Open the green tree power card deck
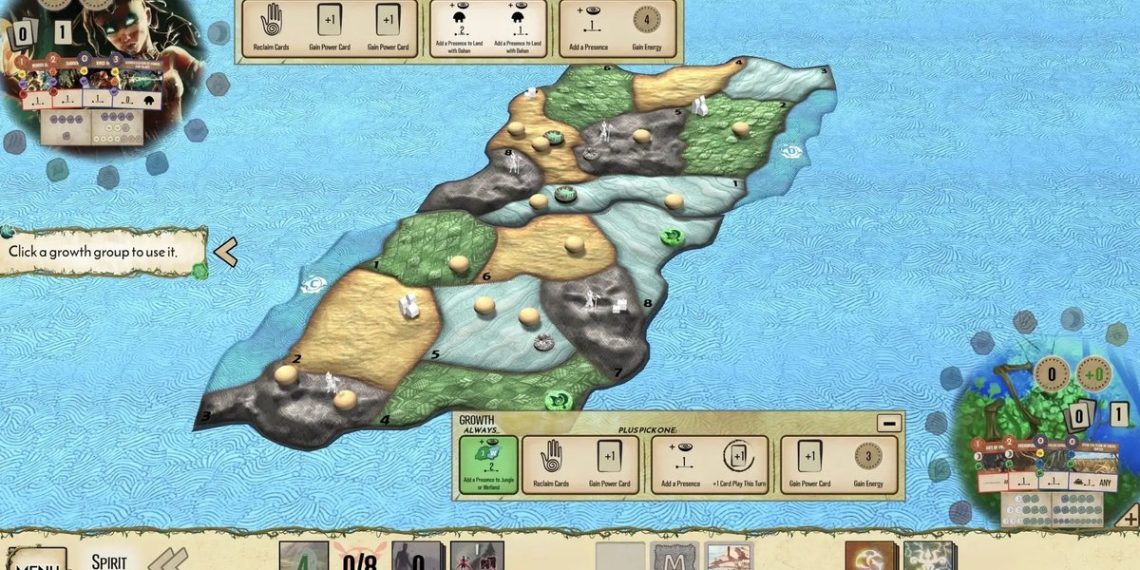This screenshot has width=1140, height=570. pyautogui.click(x=930, y=556)
